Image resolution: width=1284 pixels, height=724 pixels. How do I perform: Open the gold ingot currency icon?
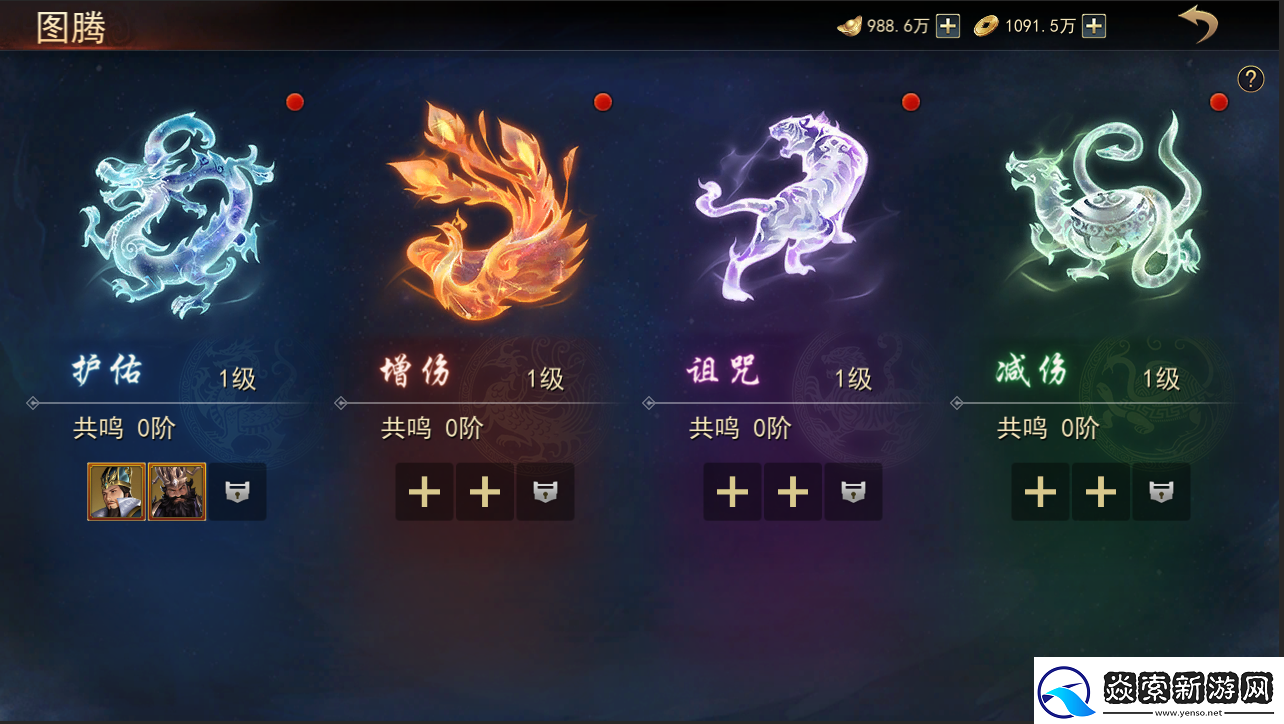click(x=851, y=25)
